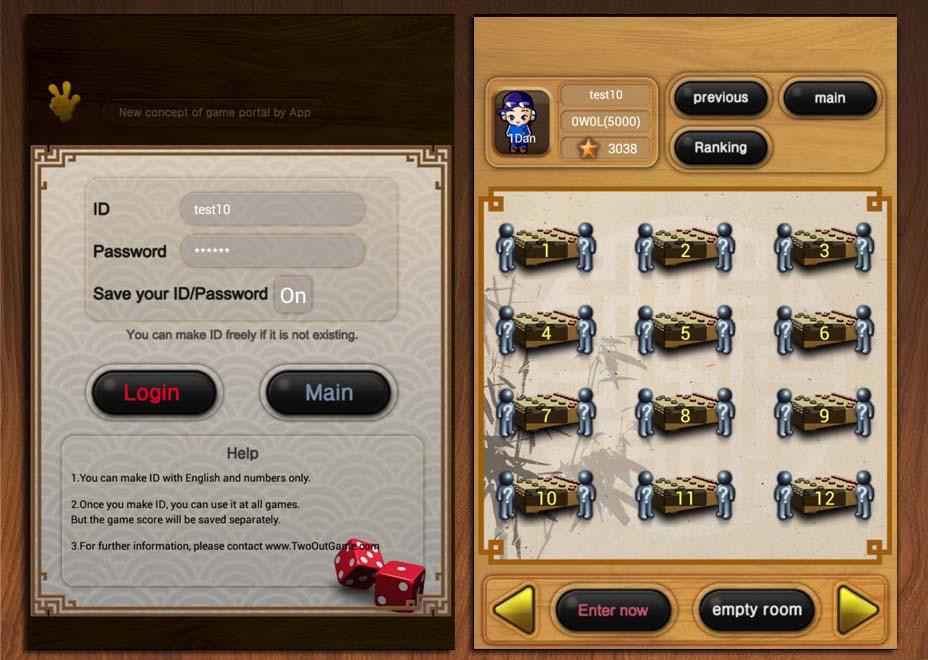
Task: Select the Password field
Action: coord(272,251)
